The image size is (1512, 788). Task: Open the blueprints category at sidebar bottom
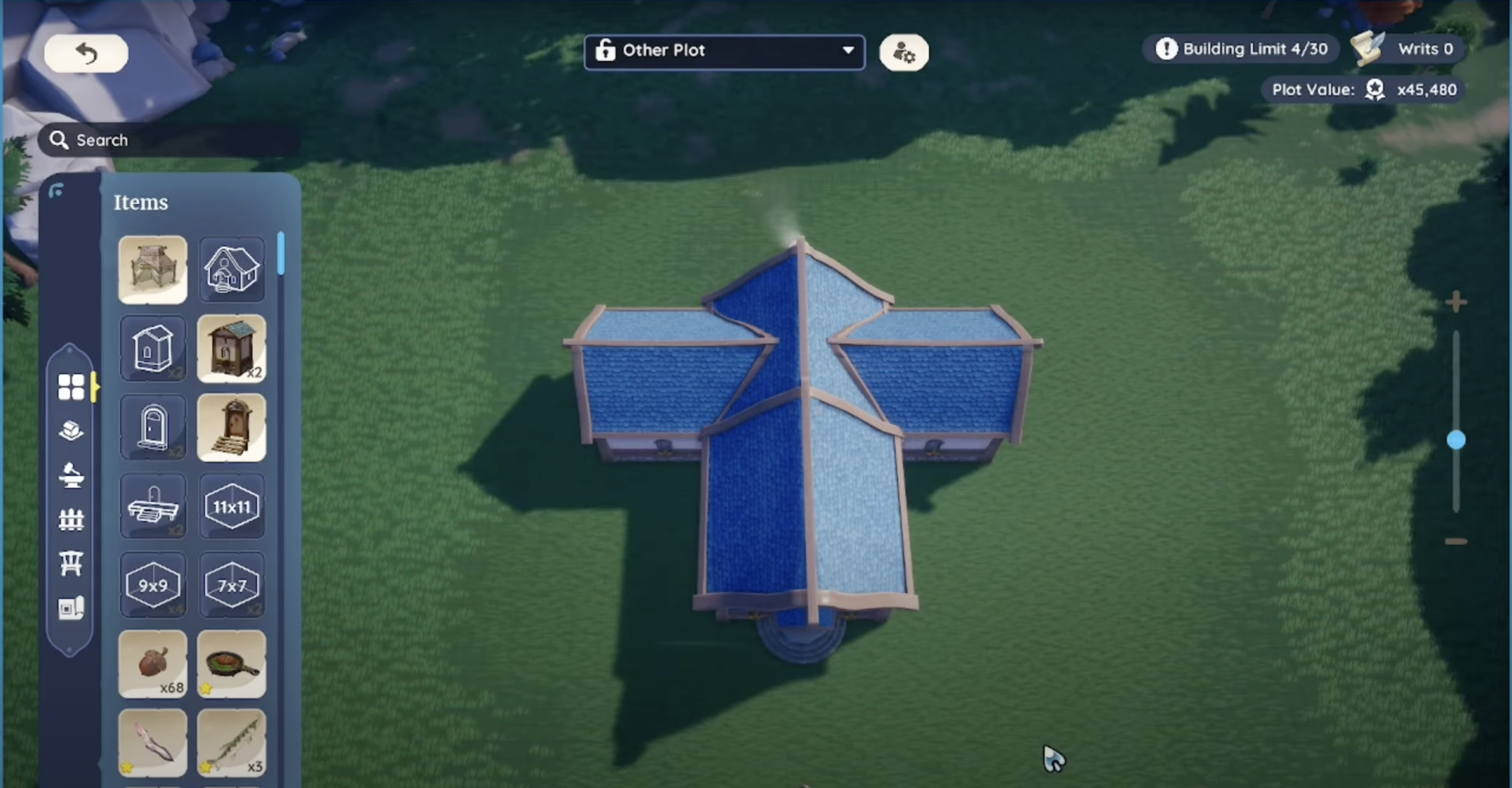point(71,608)
